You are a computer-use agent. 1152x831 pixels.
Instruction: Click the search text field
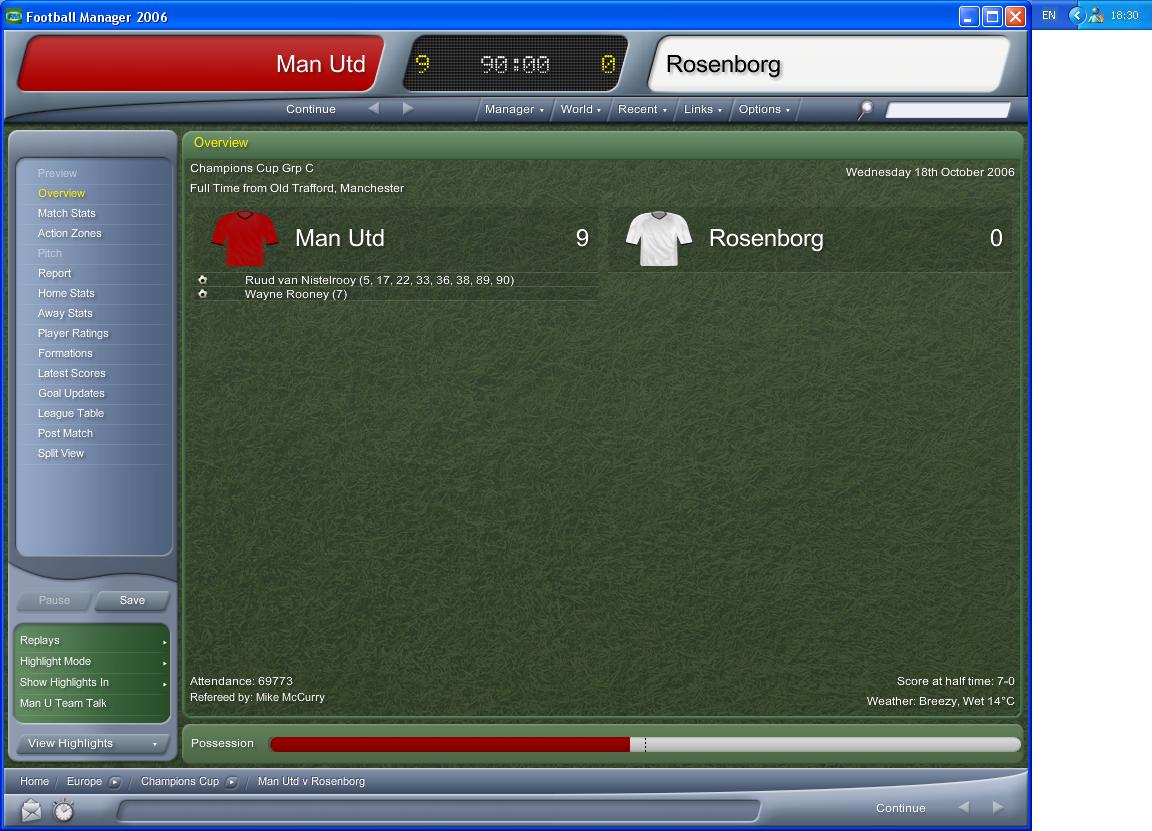point(947,110)
